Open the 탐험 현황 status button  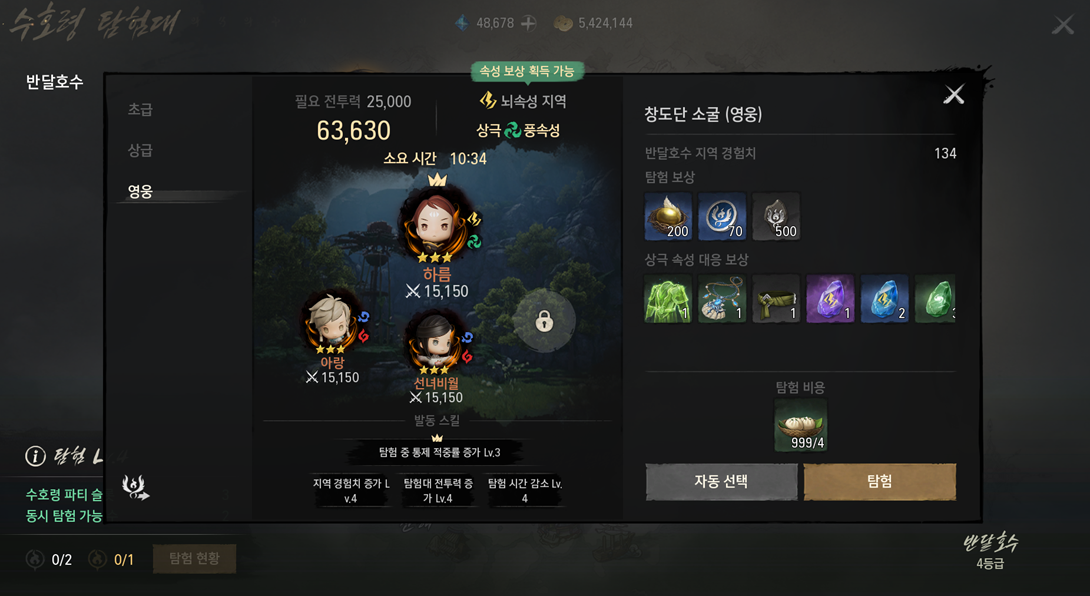194,558
